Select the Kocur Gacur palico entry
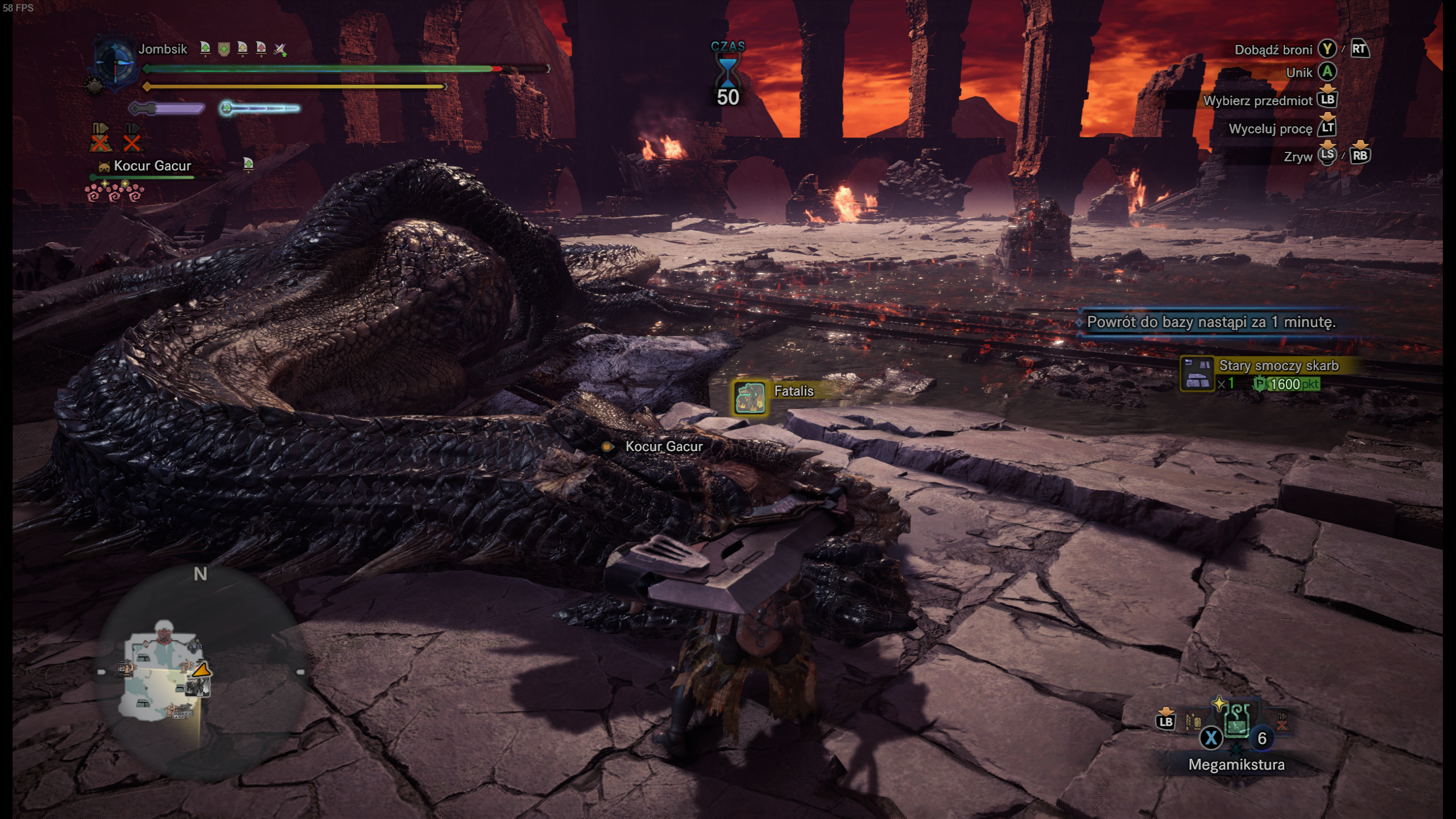 pyautogui.click(x=152, y=166)
